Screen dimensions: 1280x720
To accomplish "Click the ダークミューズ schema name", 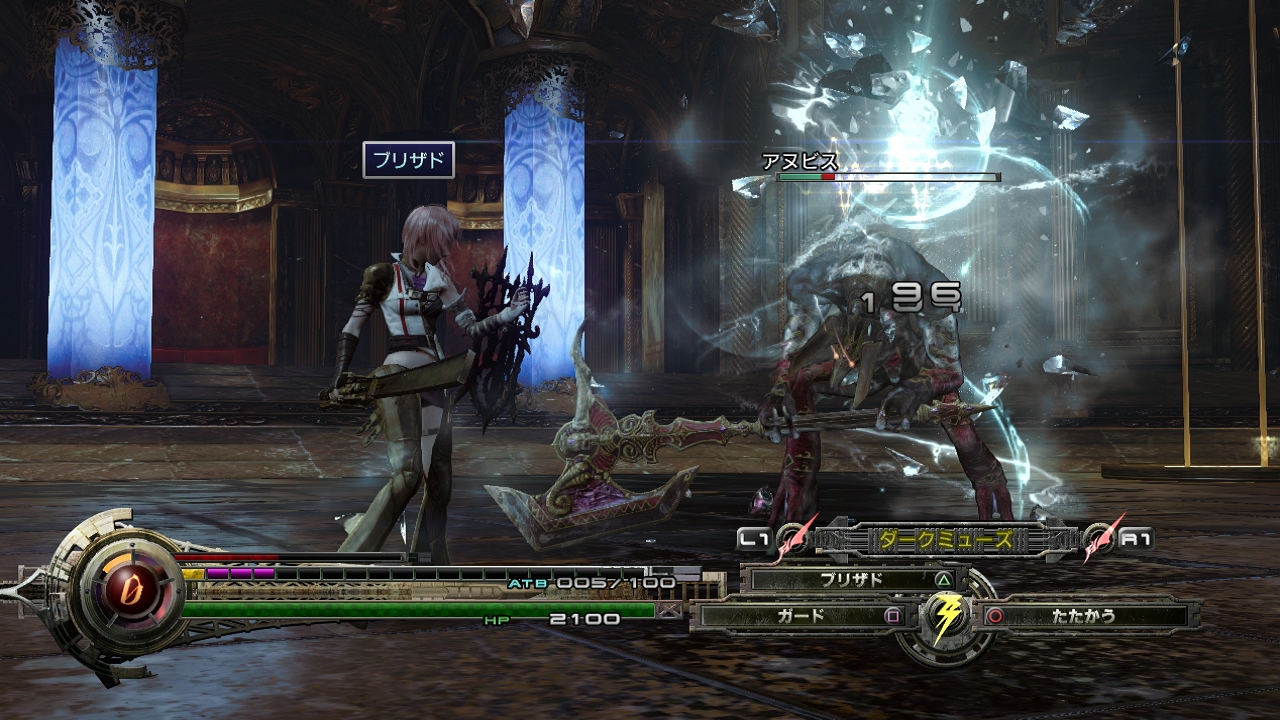I will click(945, 540).
